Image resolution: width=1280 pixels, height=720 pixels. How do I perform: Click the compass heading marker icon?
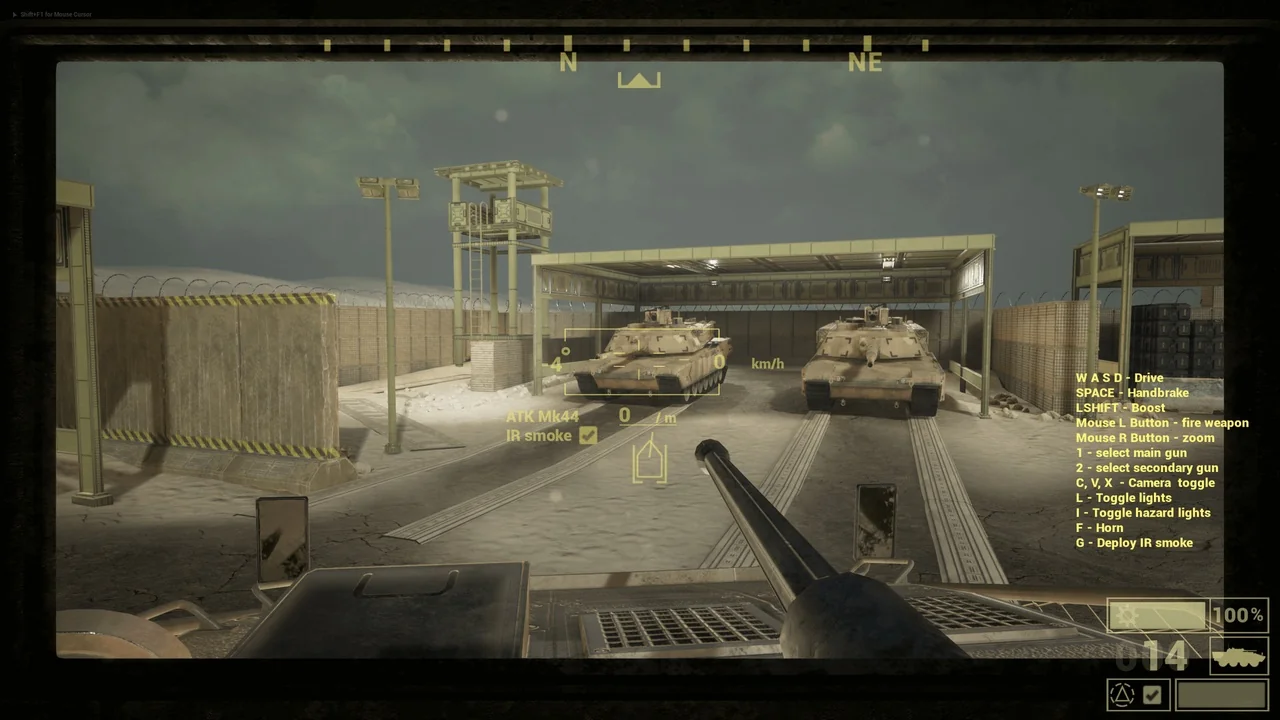tap(639, 80)
